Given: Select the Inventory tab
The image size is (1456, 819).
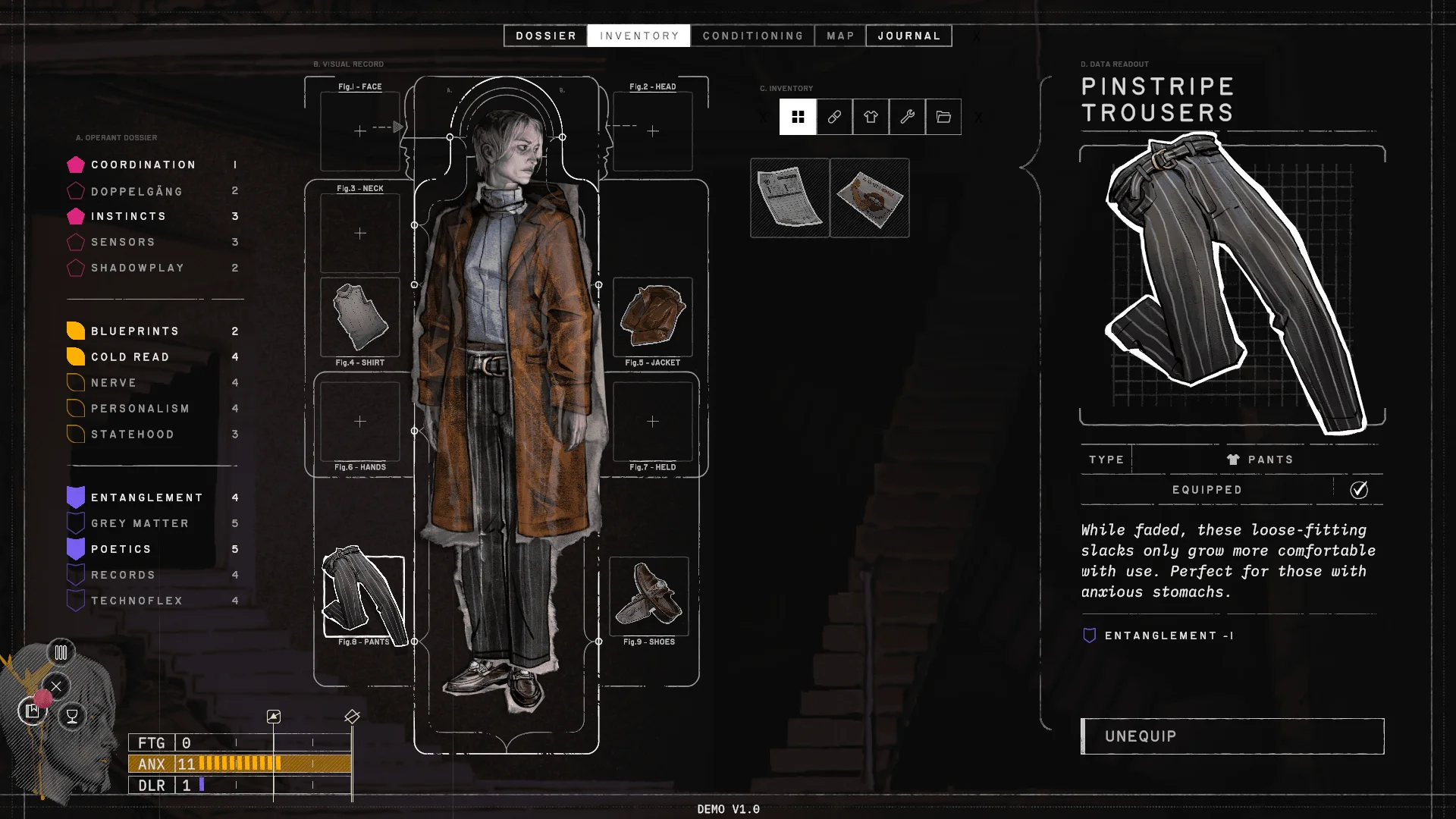Looking at the screenshot, I should (639, 36).
